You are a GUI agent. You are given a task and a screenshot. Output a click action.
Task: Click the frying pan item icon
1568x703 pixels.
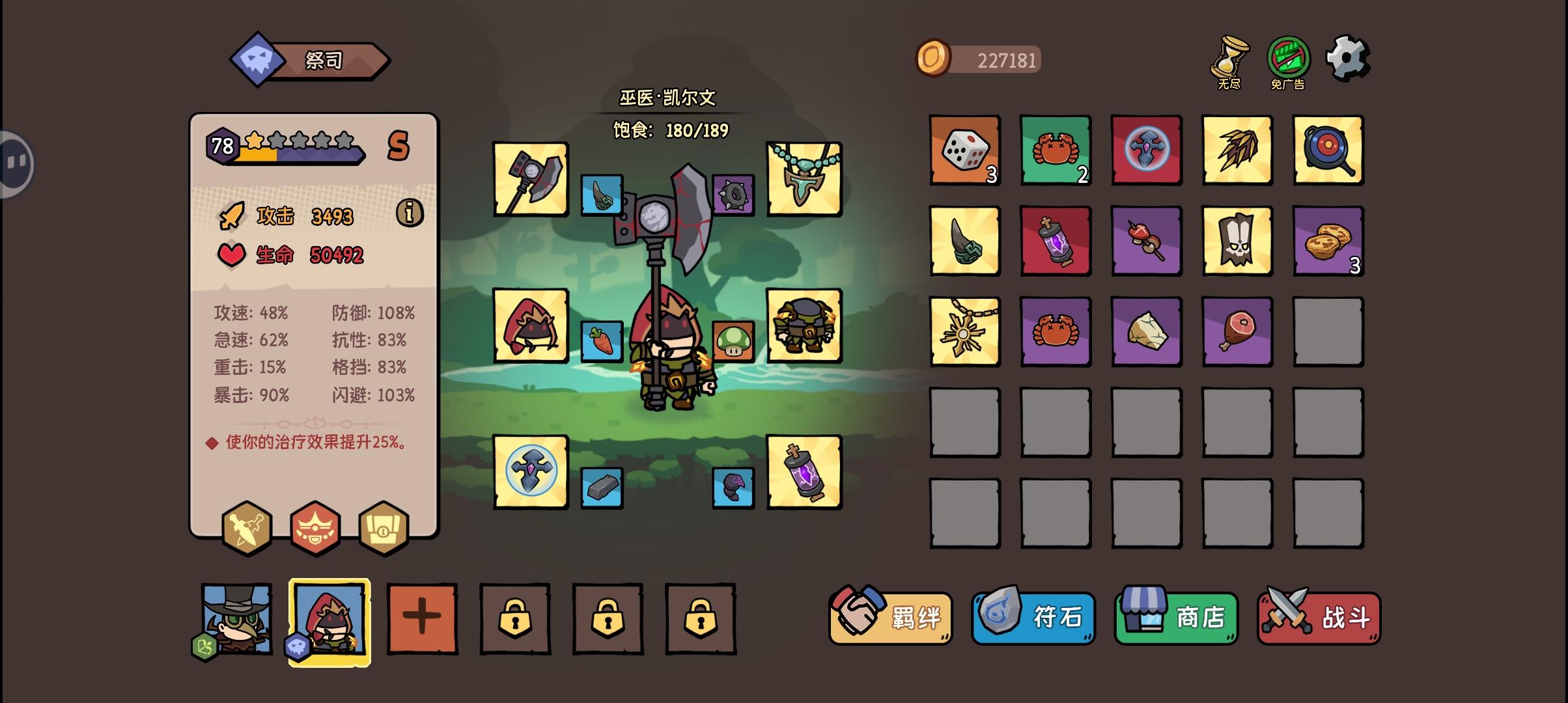(x=1328, y=151)
